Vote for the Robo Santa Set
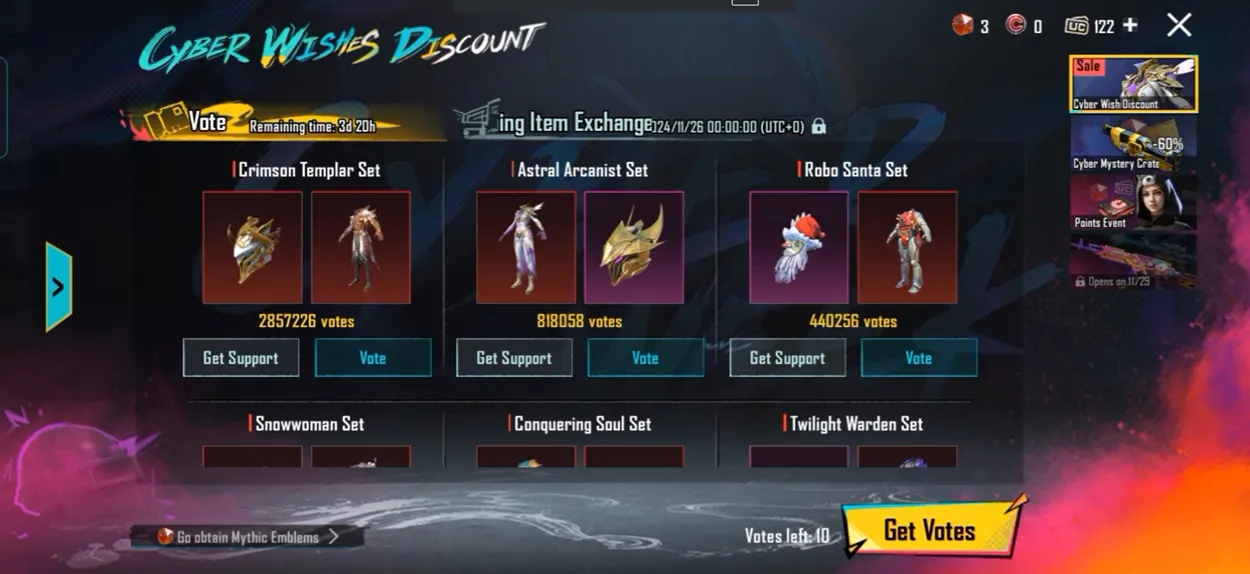 click(x=918, y=358)
